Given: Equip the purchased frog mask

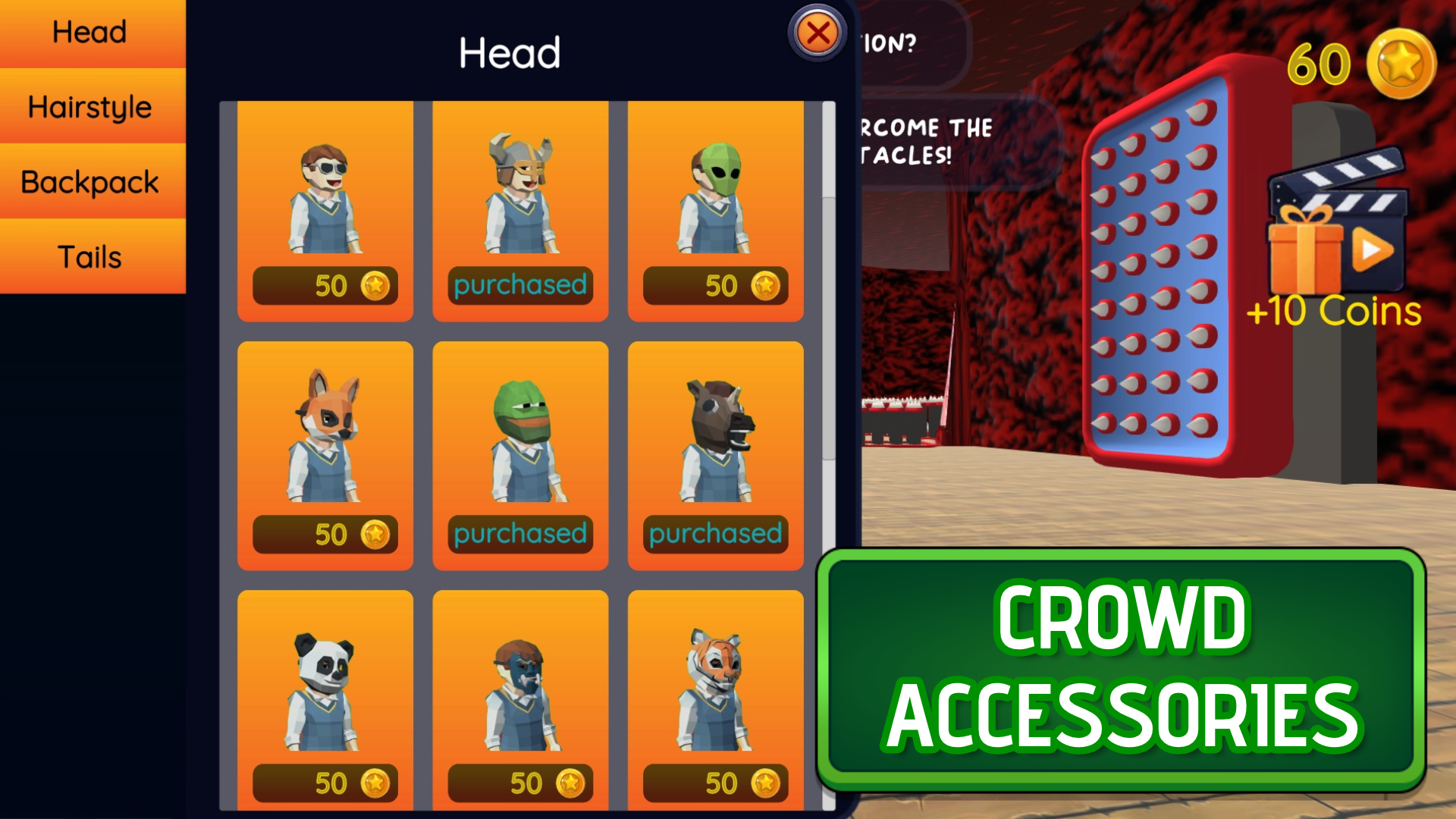Looking at the screenshot, I should click(x=520, y=533).
